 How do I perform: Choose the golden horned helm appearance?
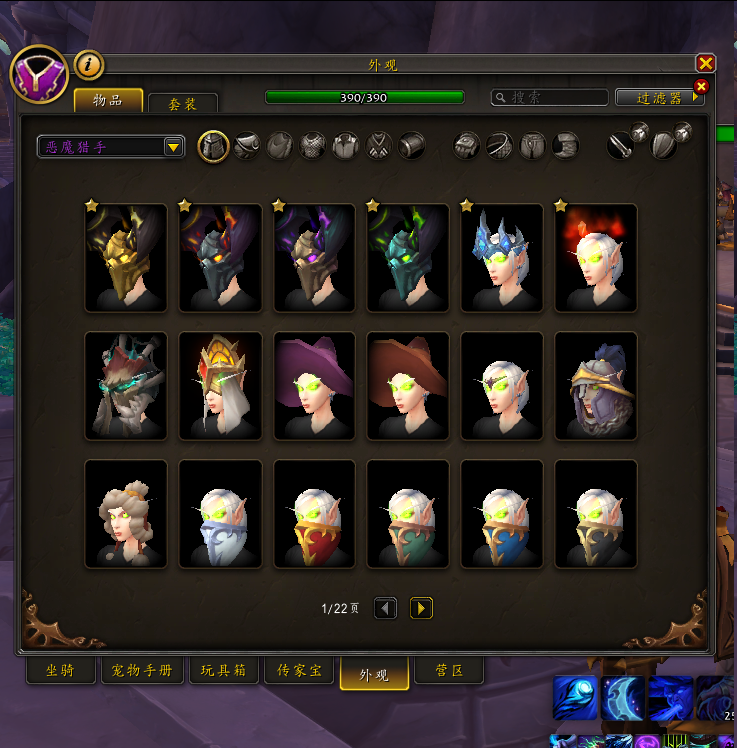pyautogui.click(x=126, y=258)
